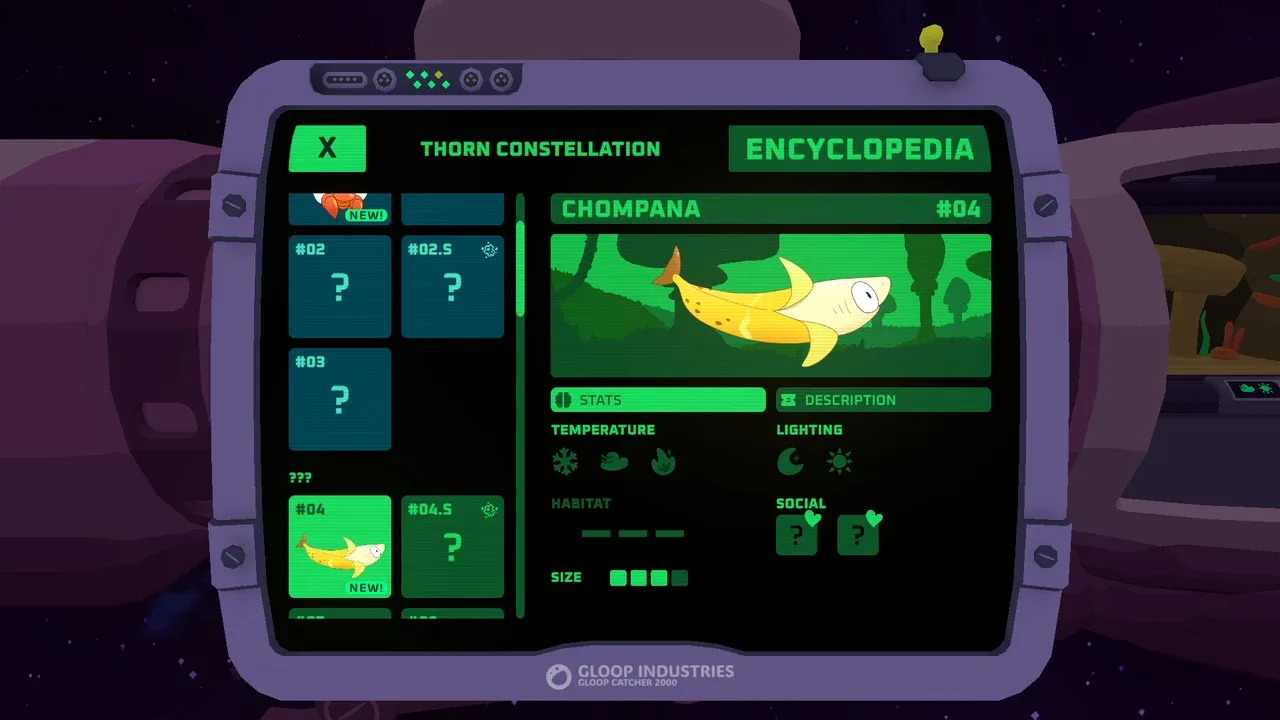
Task: Select the Chompana #04 entry tile
Action: (340, 546)
